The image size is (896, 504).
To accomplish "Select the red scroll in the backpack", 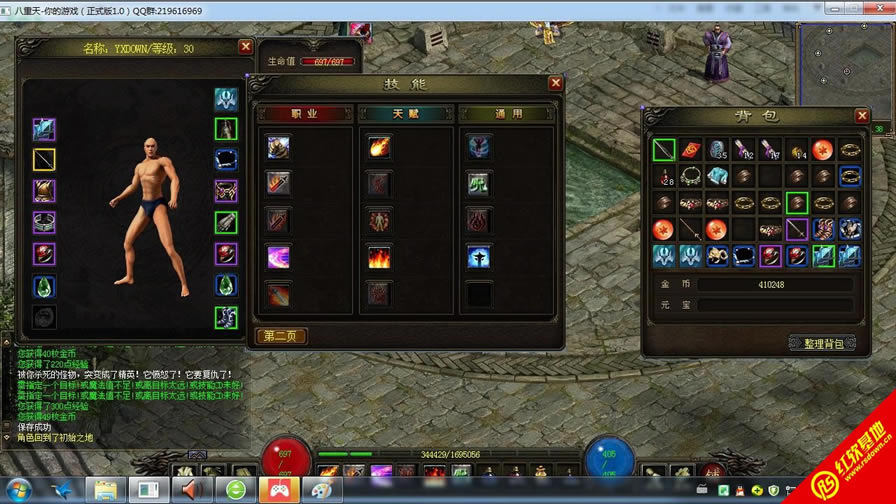I will pyautogui.click(x=690, y=151).
